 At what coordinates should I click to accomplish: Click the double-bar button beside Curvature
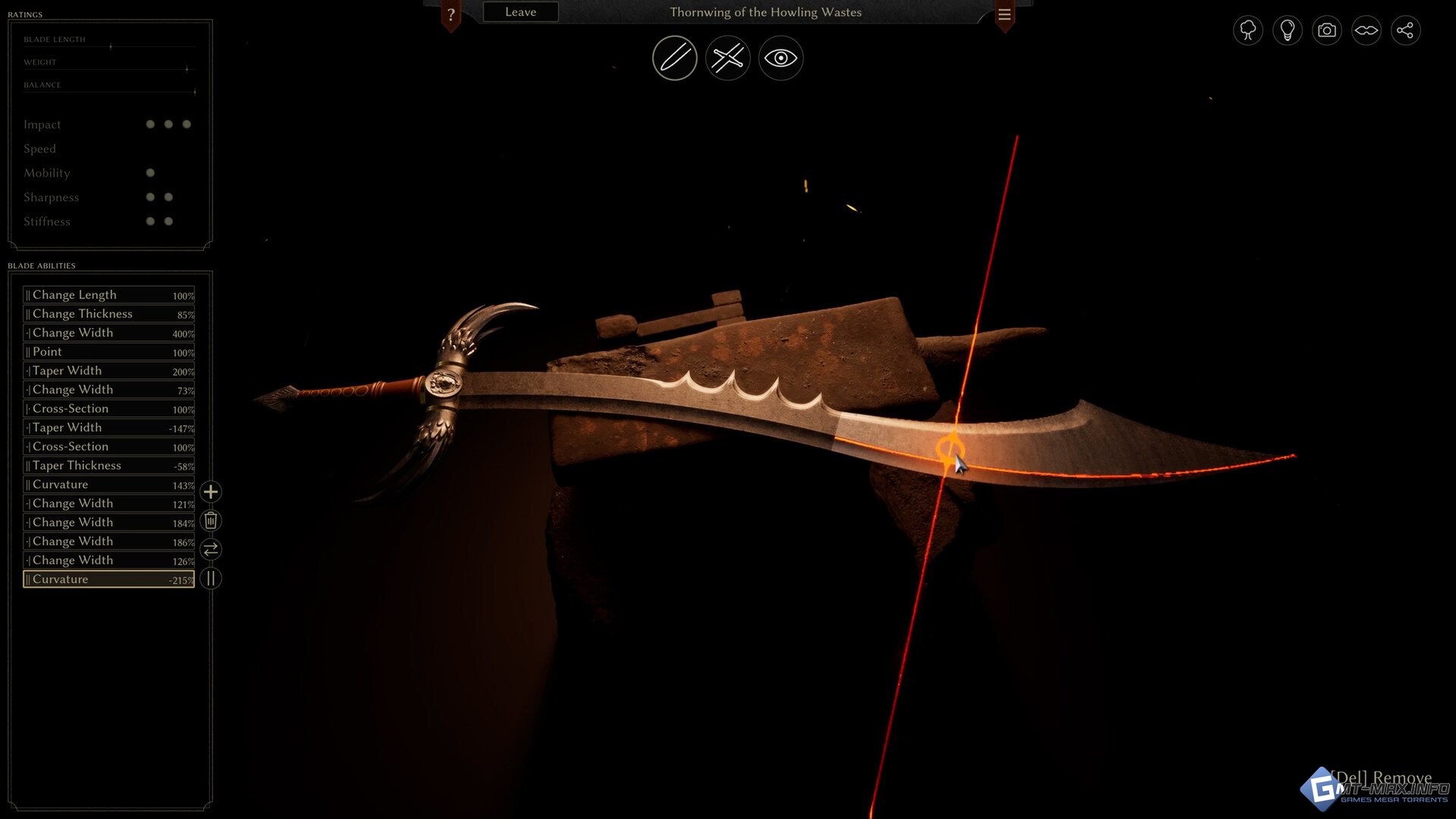click(211, 579)
